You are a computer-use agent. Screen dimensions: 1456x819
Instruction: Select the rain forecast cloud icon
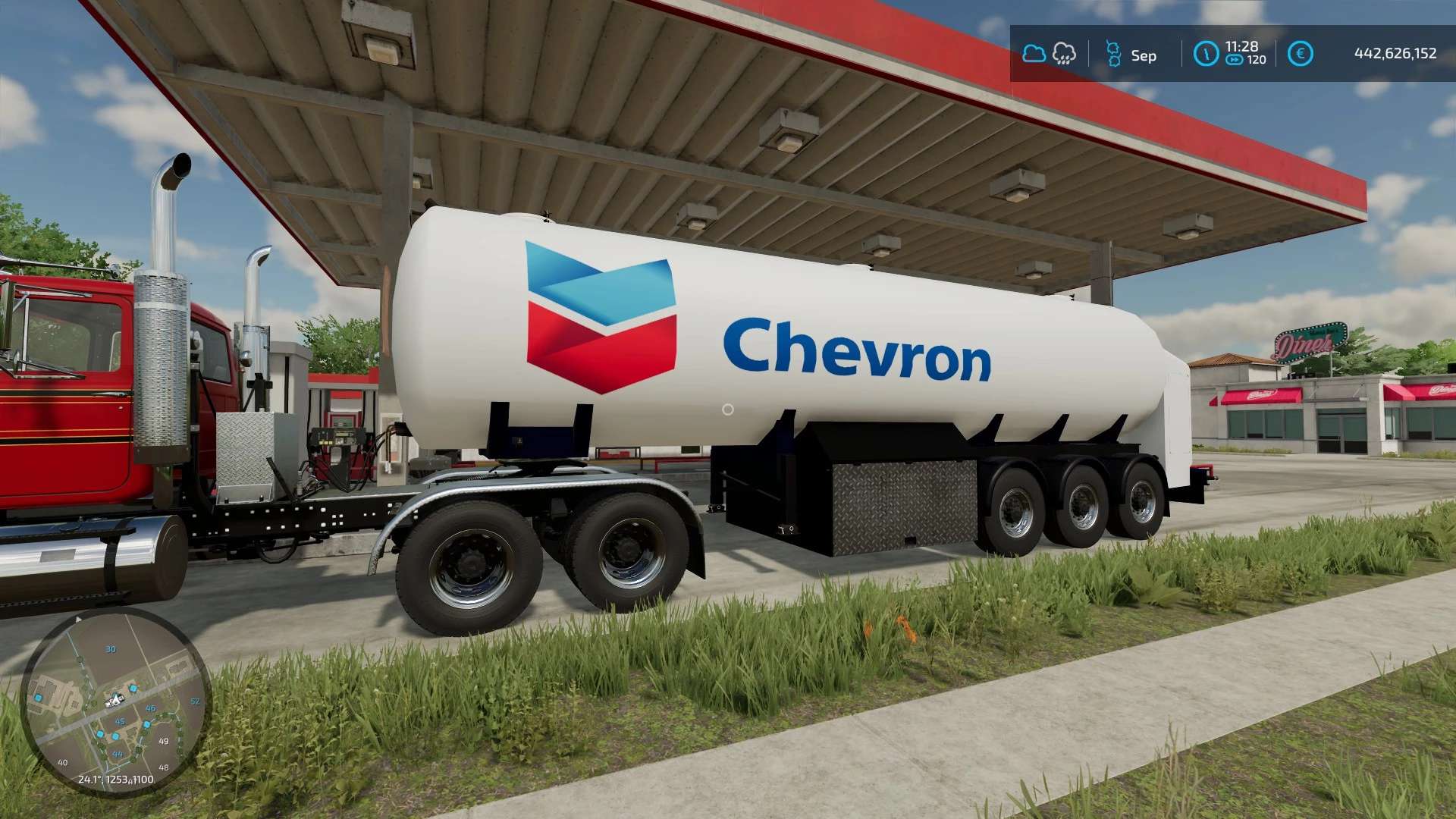click(x=1065, y=54)
